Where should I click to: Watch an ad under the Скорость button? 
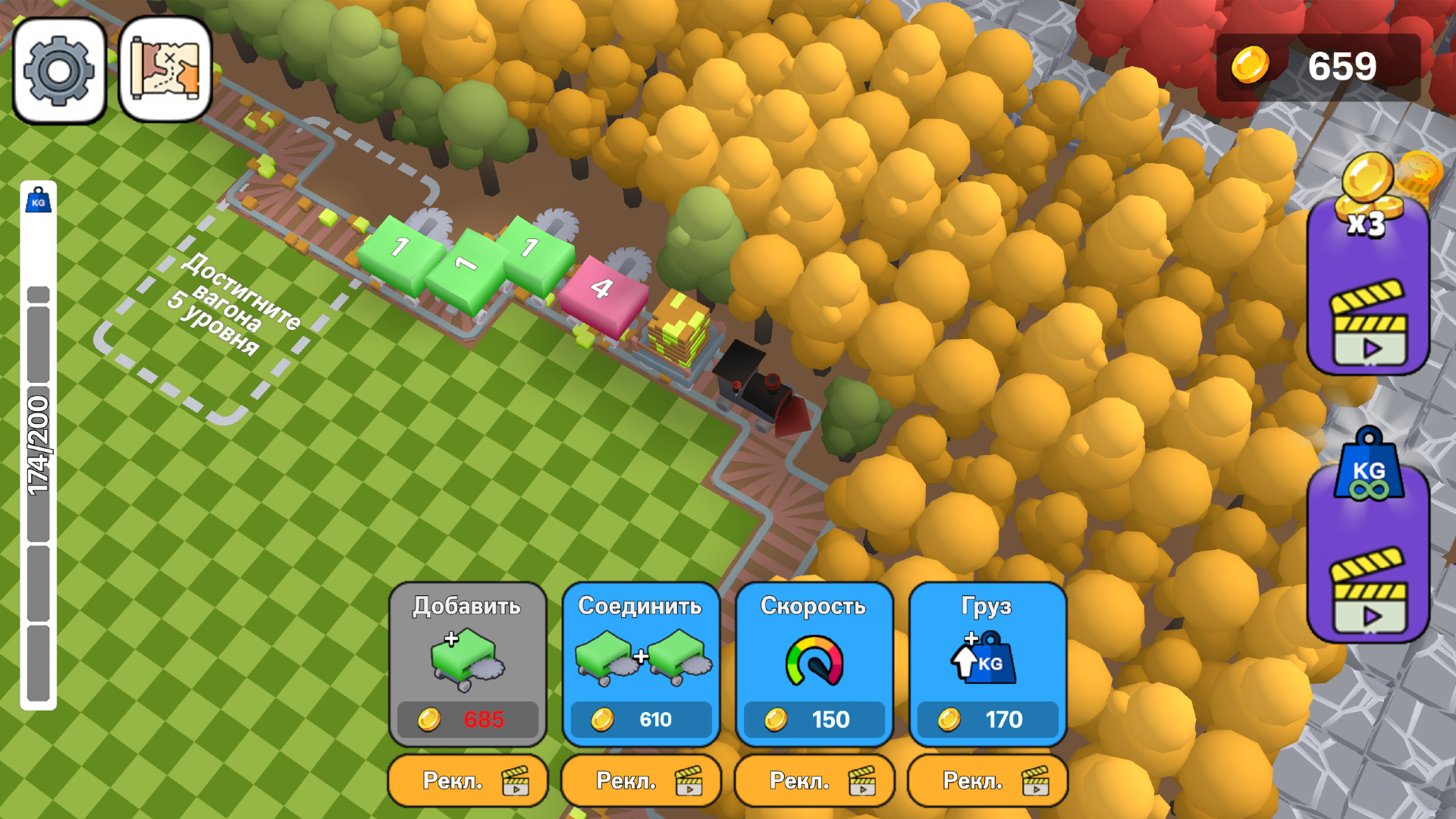pyautogui.click(x=814, y=780)
